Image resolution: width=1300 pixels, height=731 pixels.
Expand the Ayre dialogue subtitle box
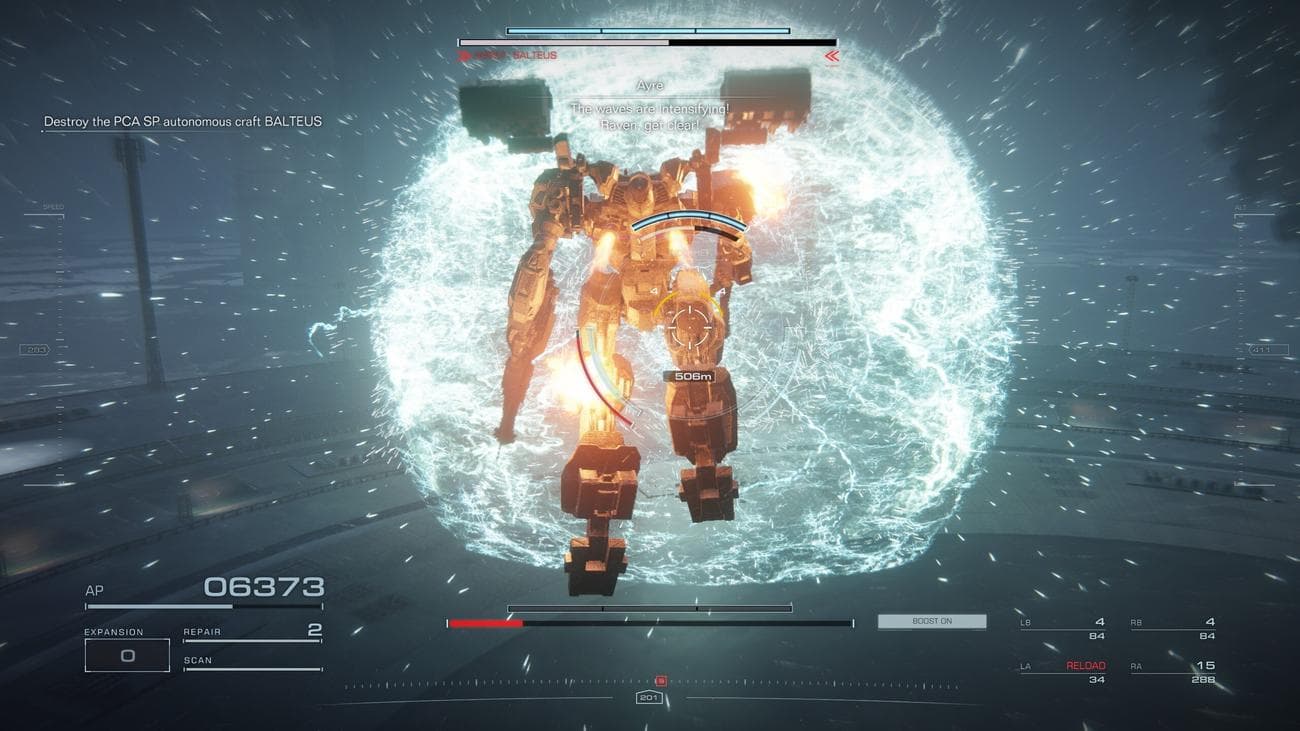[x=655, y=106]
